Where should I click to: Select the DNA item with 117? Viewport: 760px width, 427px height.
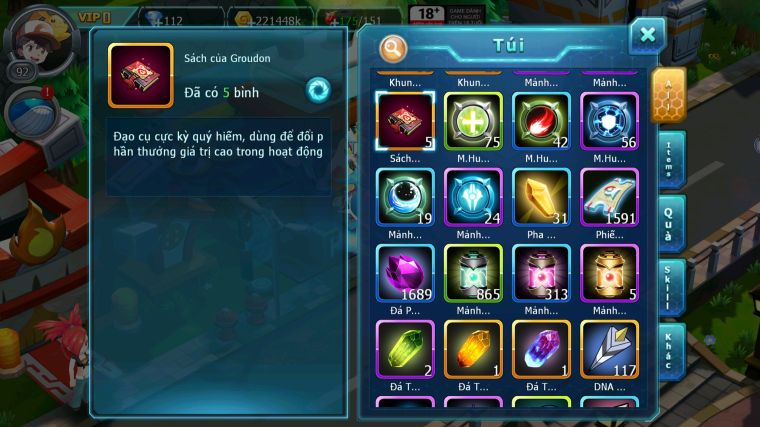(x=609, y=349)
